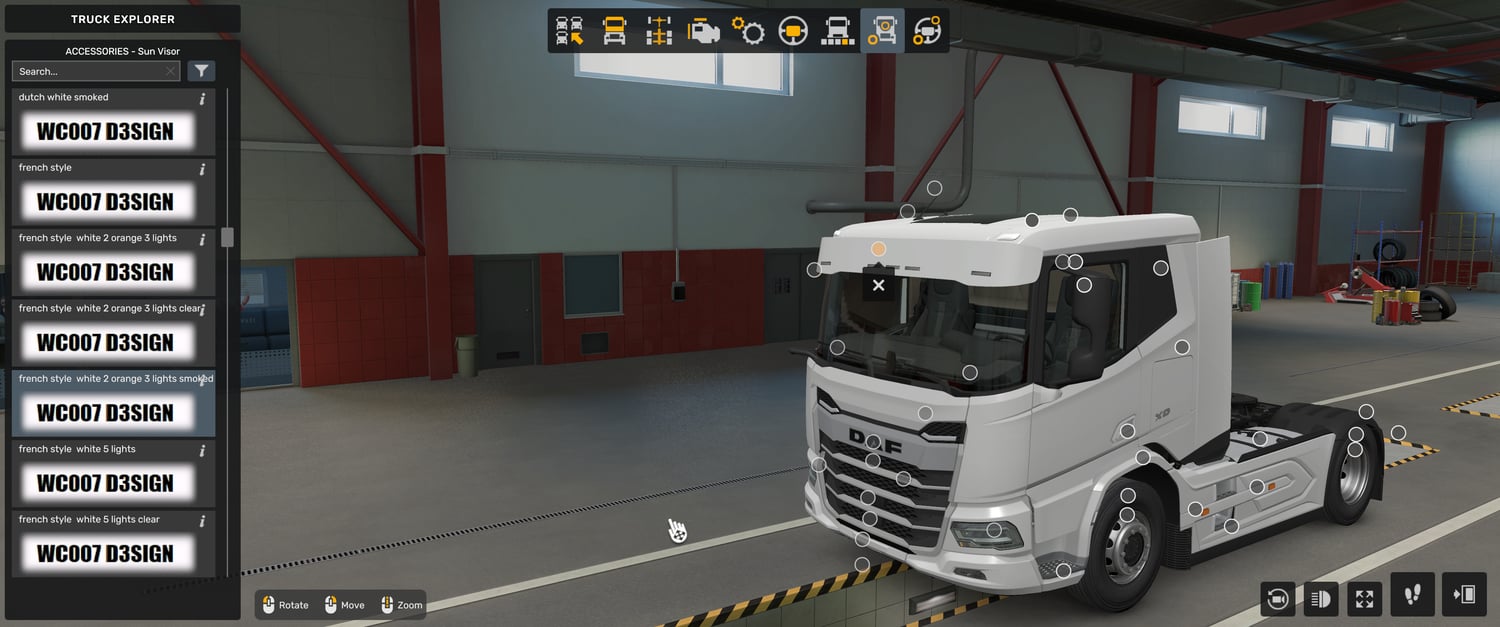The height and width of the screenshot is (627, 1500).
Task: Click the search field in accessories panel
Action: click(x=88, y=71)
